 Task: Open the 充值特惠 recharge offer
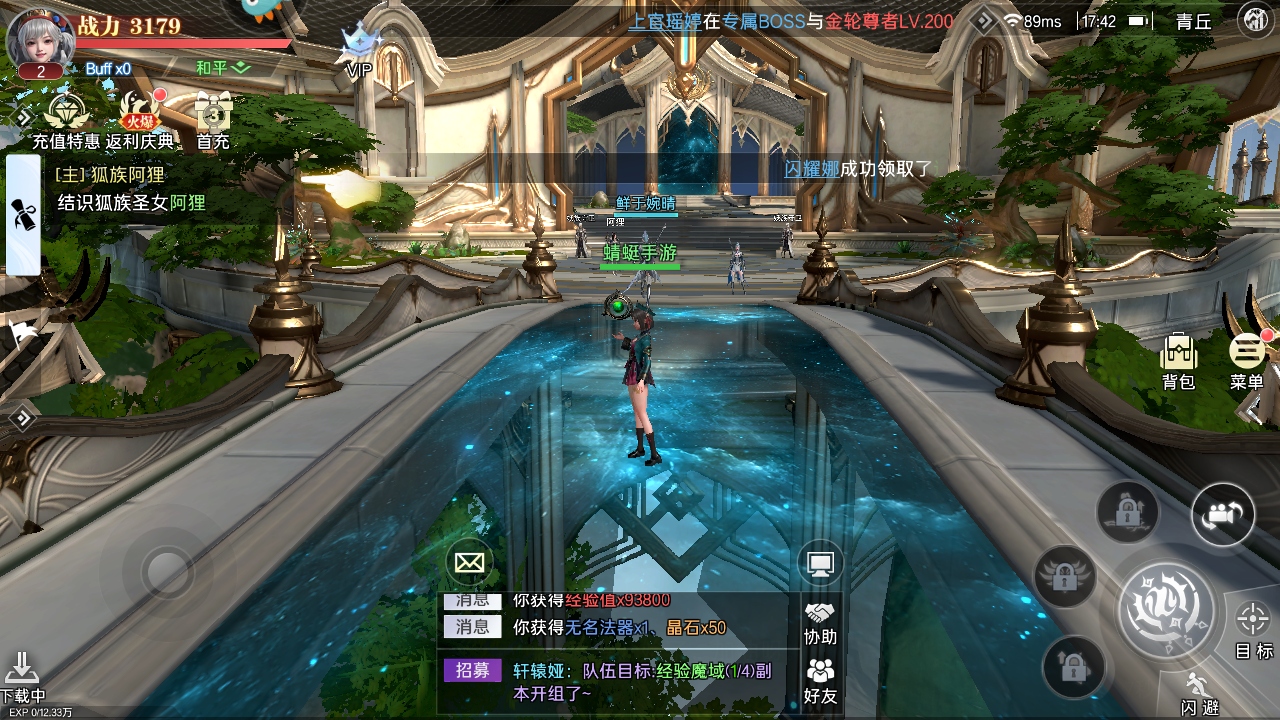[65, 118]
